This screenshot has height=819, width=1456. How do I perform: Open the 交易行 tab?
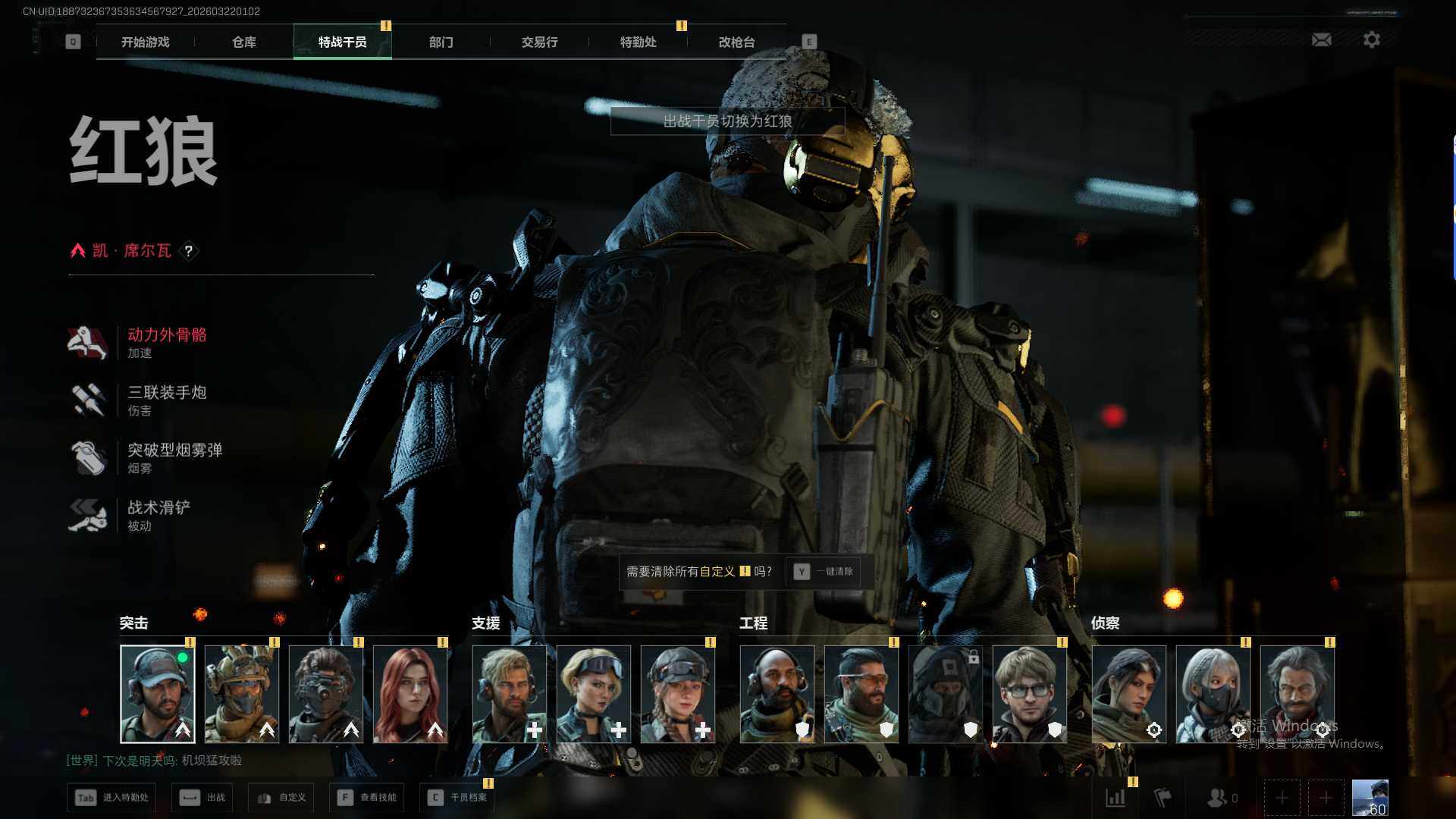coord(539,42)
